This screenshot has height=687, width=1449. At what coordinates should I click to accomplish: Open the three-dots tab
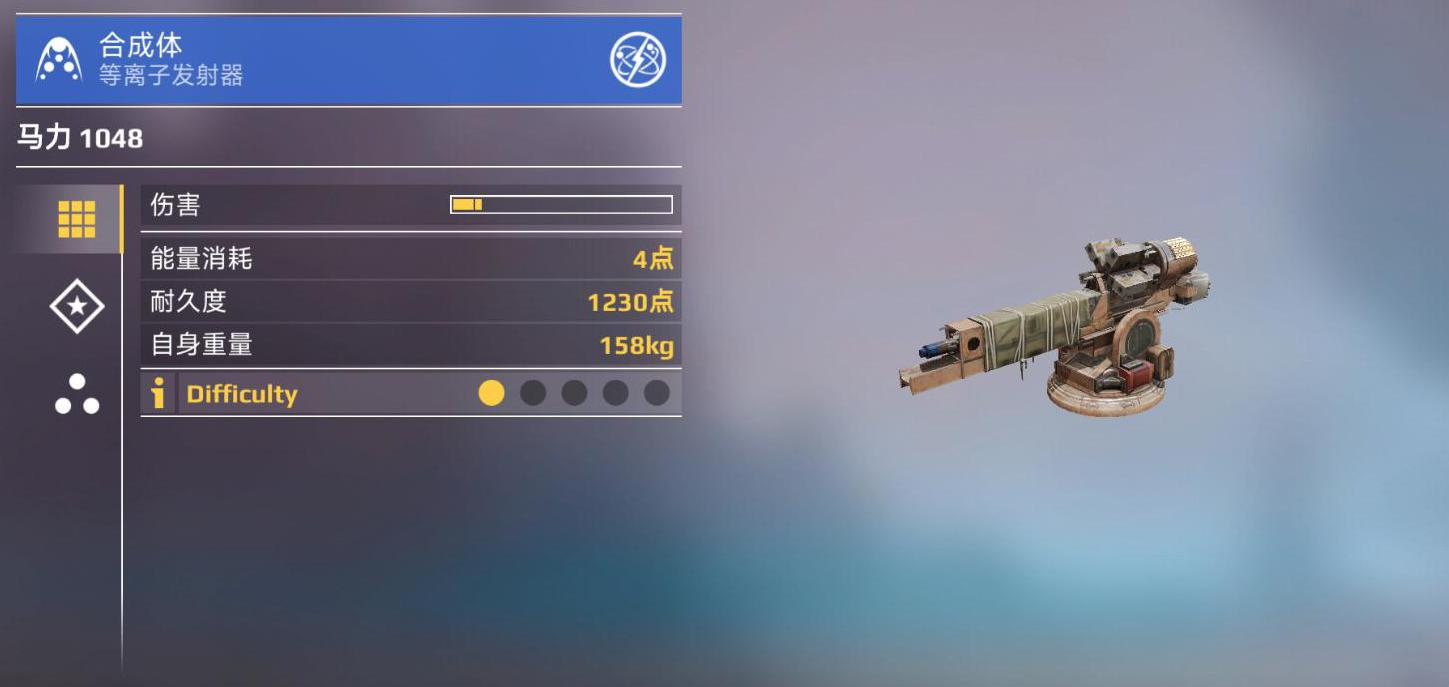77,394
